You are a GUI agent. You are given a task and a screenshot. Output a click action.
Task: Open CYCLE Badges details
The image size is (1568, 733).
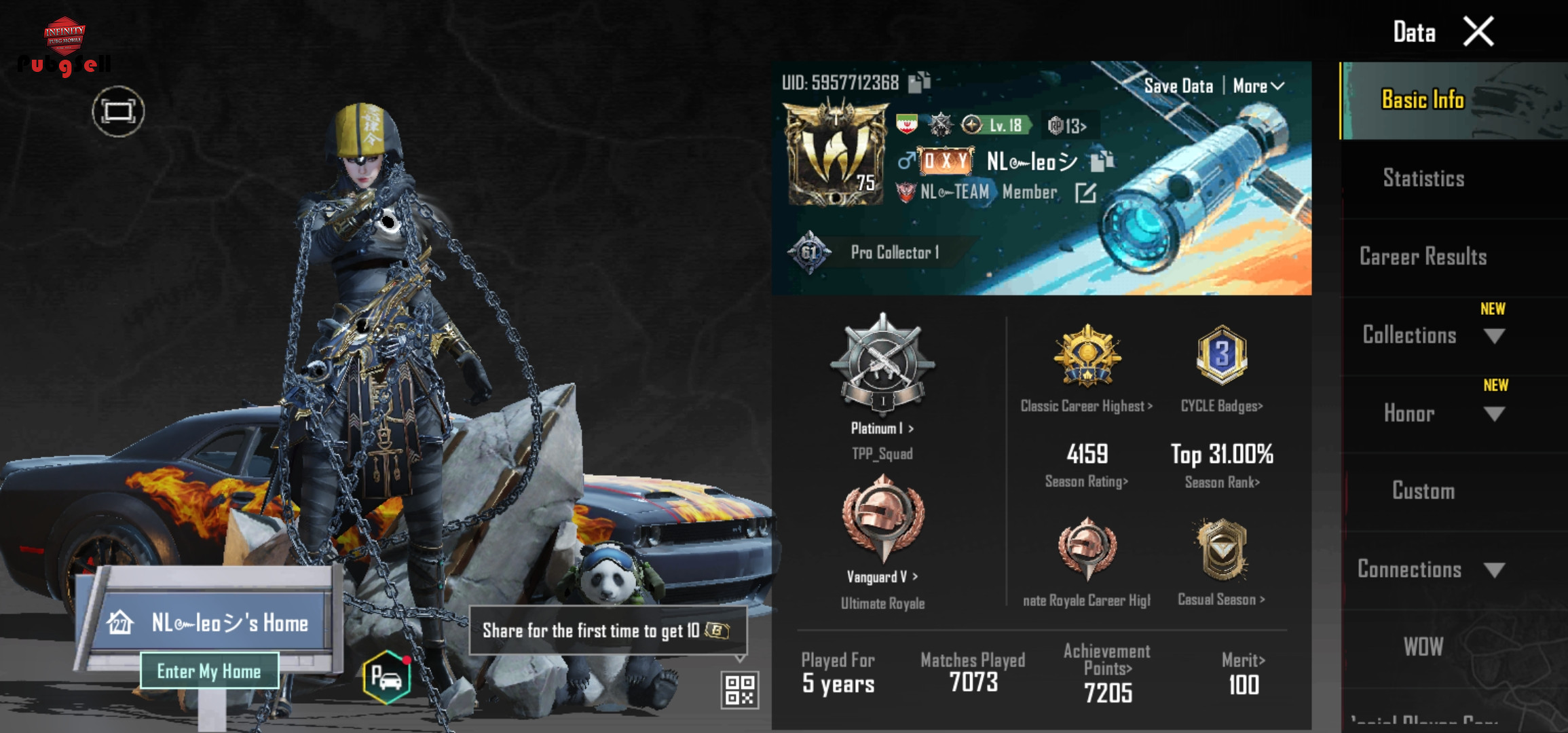pyautogui.click(x=1221, y=406)
